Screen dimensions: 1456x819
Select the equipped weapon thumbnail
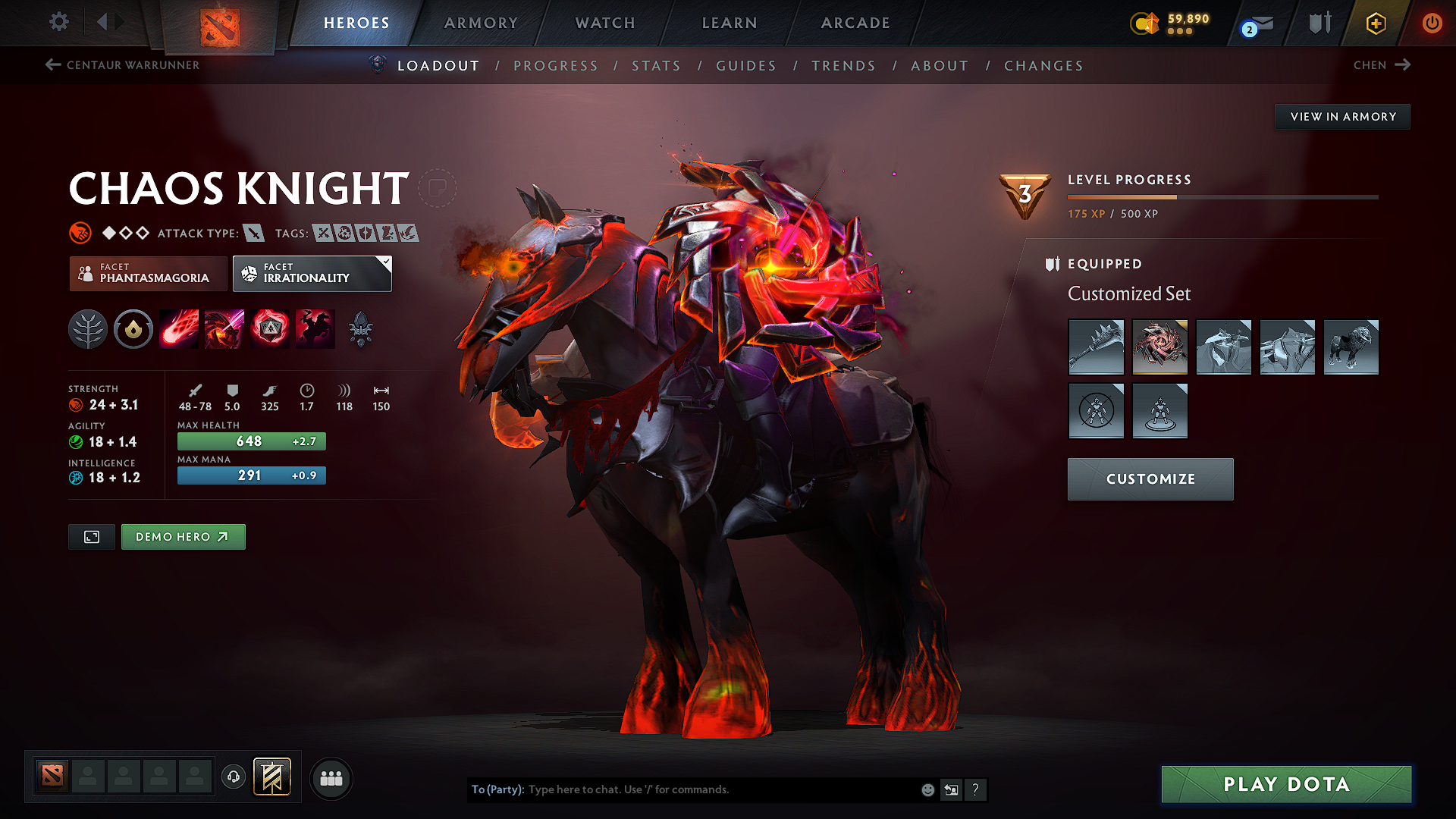tap(1096, 347)
